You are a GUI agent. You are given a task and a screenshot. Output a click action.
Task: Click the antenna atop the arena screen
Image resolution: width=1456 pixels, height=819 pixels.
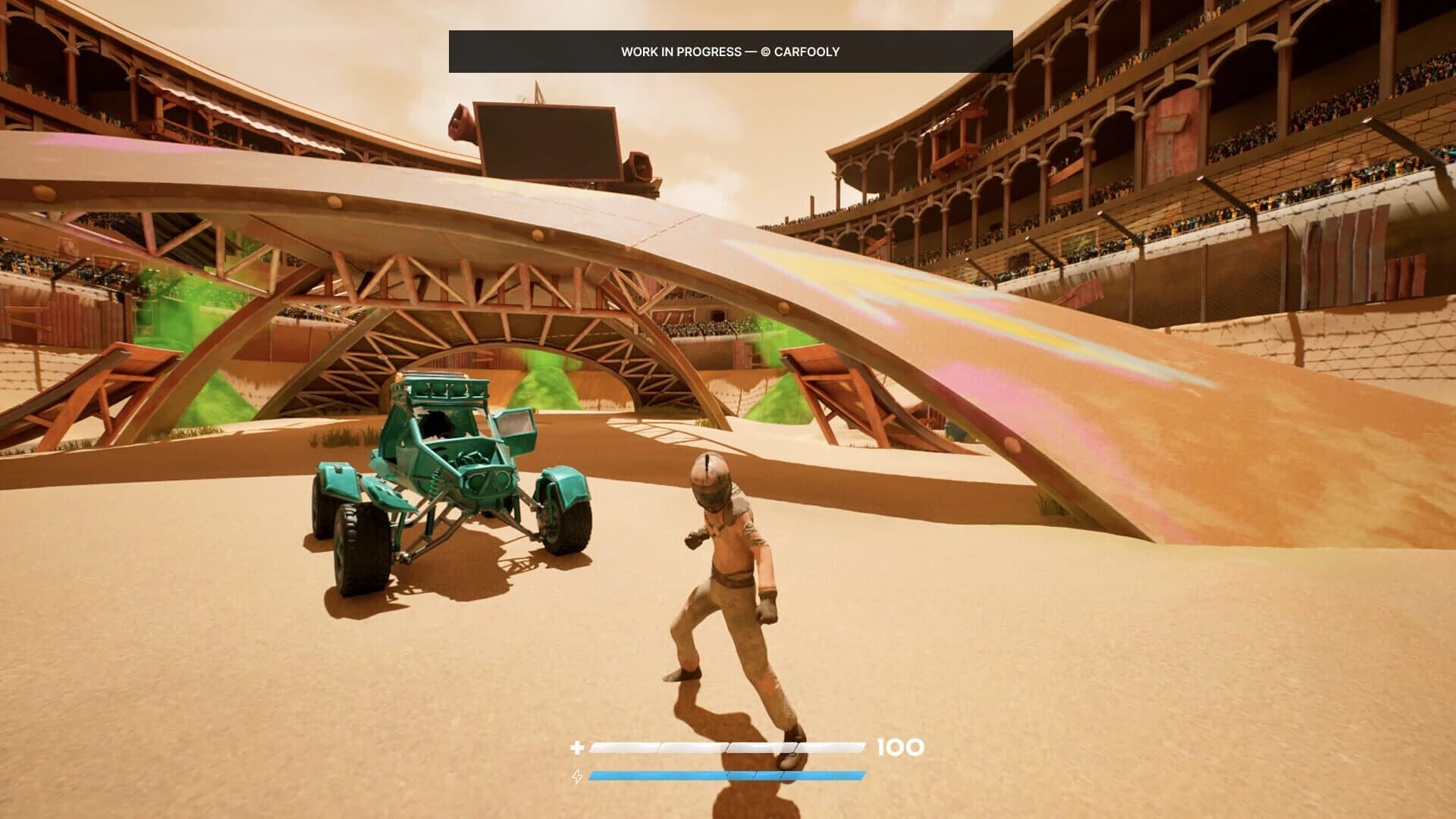[x=538, y=89]
